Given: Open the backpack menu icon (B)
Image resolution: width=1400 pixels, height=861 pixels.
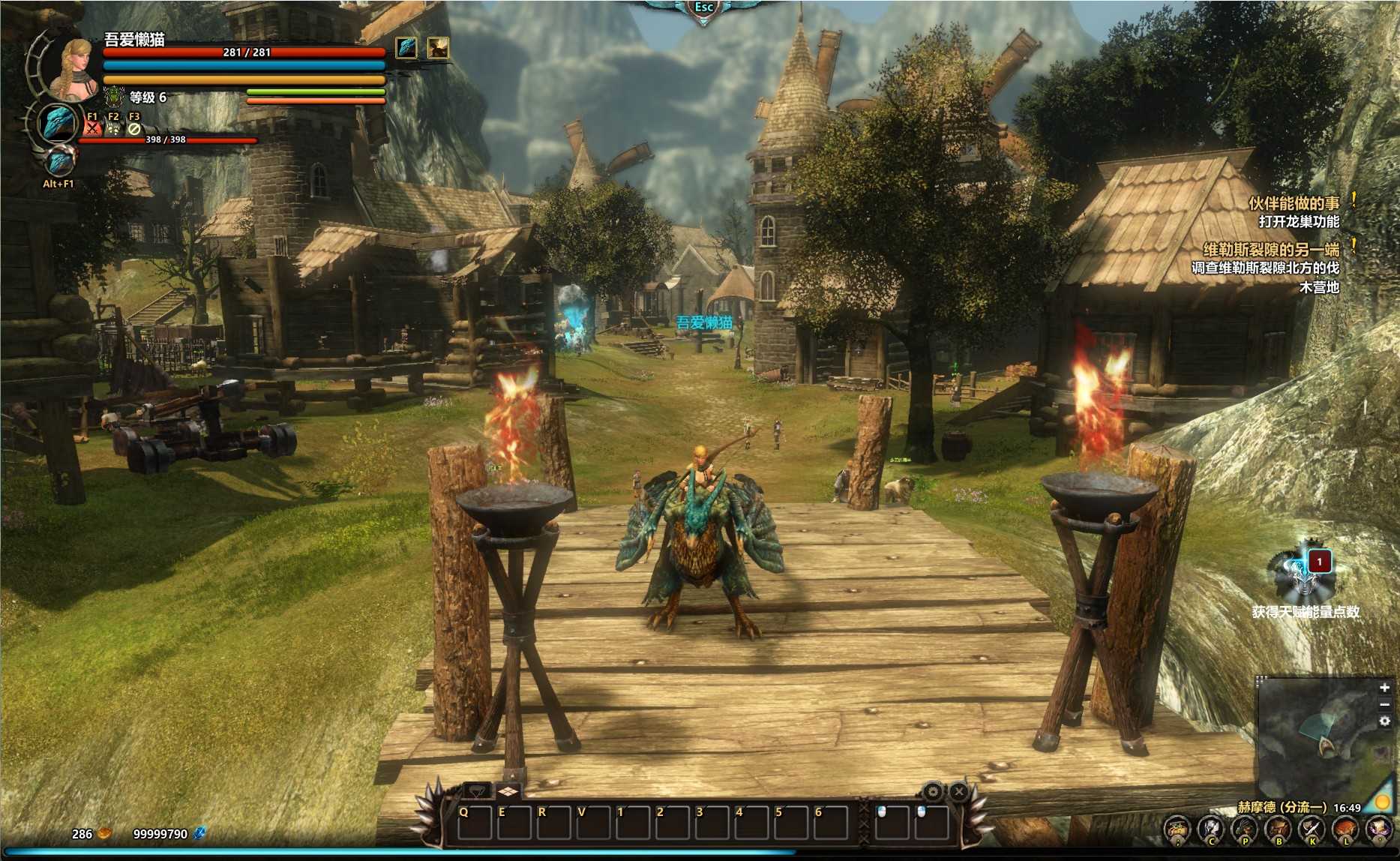Looking at the screenshot, I should coord(1278,829).
